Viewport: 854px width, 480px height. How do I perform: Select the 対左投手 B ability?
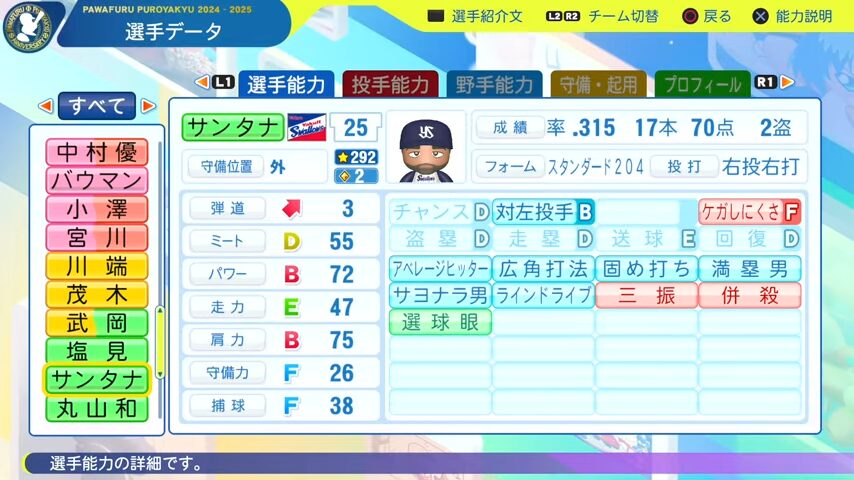coord(543,212)
